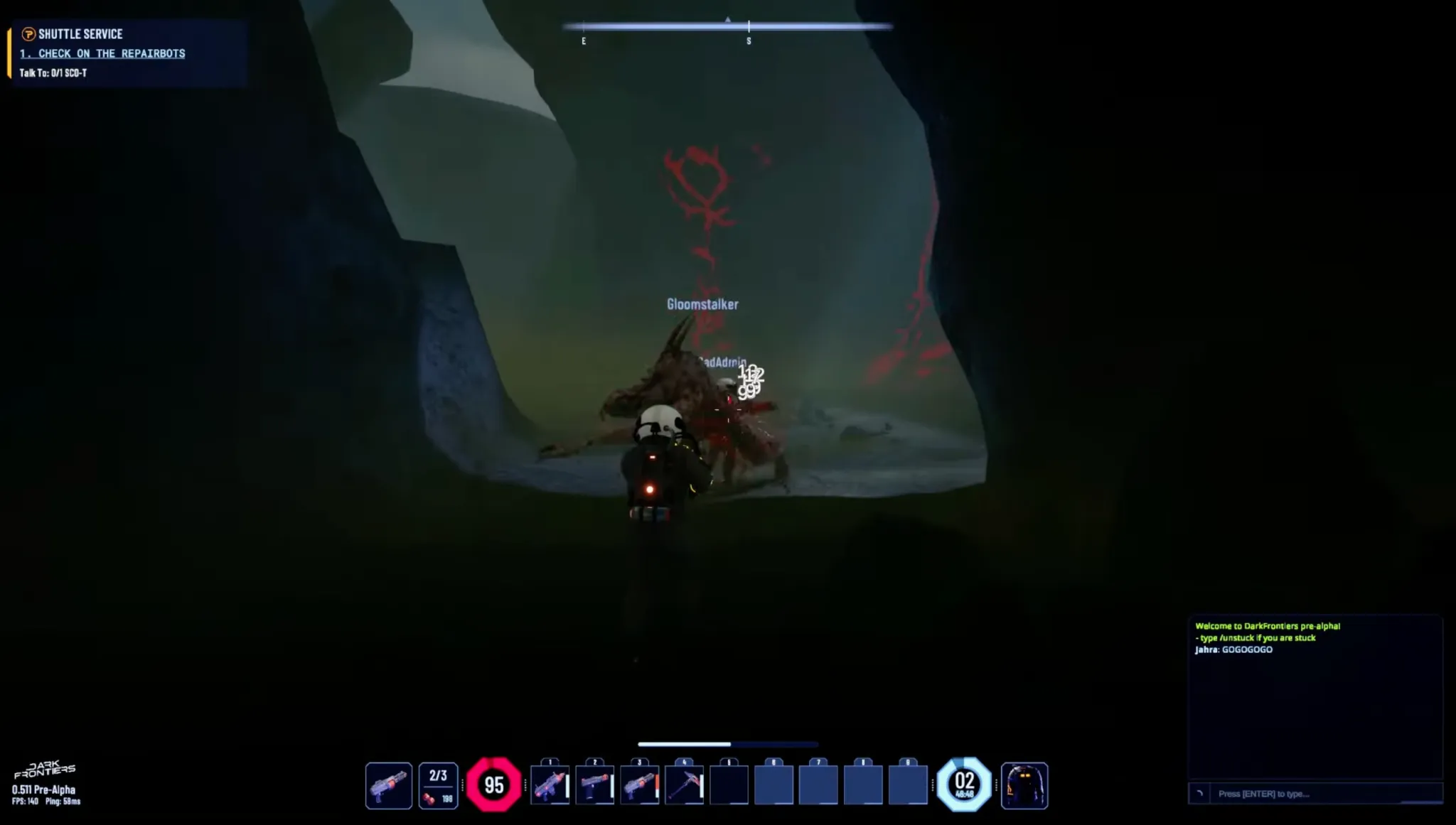Click the S marker on the compass bar

tap(749, 41)
